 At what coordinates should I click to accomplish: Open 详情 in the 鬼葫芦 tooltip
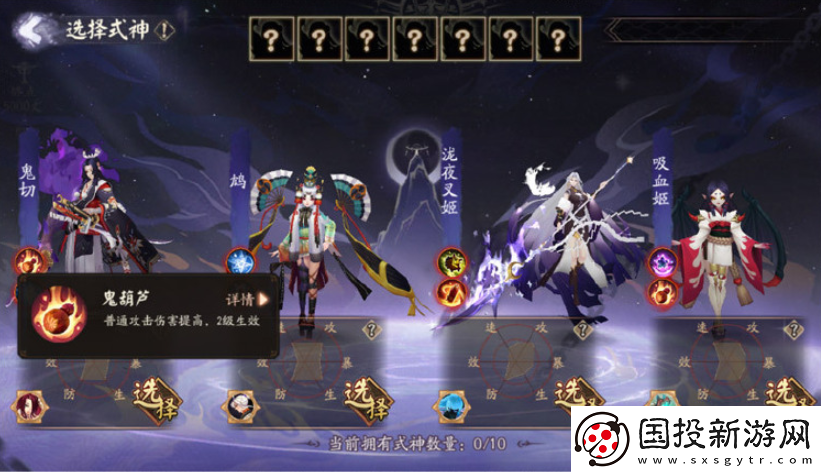tap(248, 298)
